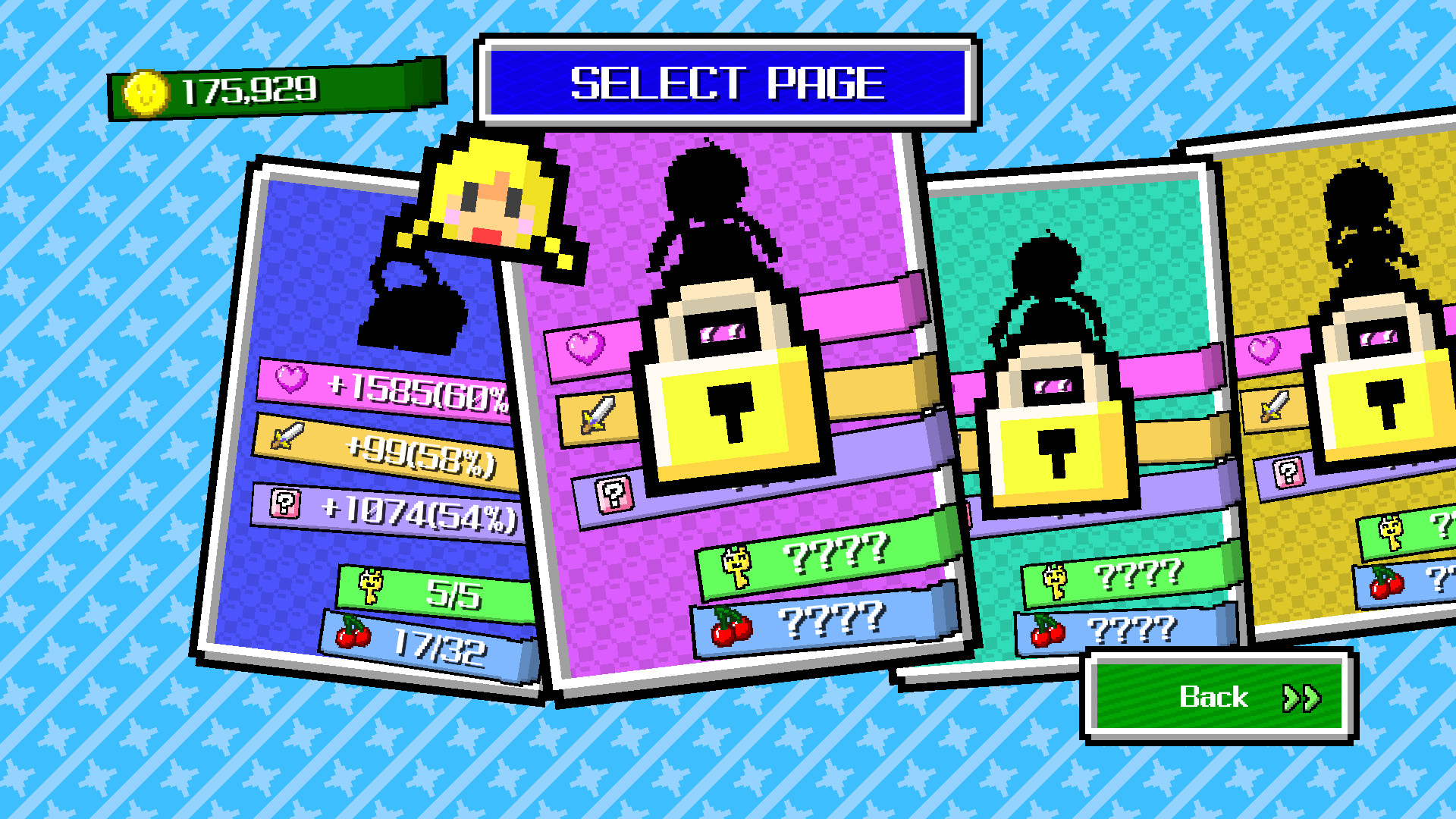The image size is (1456, 819).
Task: Select the cherry icon on the teal card
Action: (1046, 632)
